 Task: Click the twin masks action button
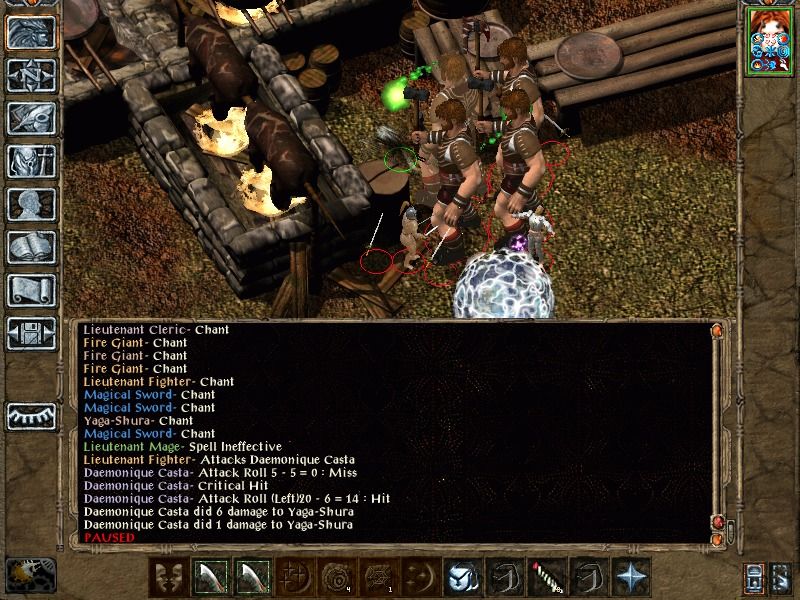(x=168, y=577)
